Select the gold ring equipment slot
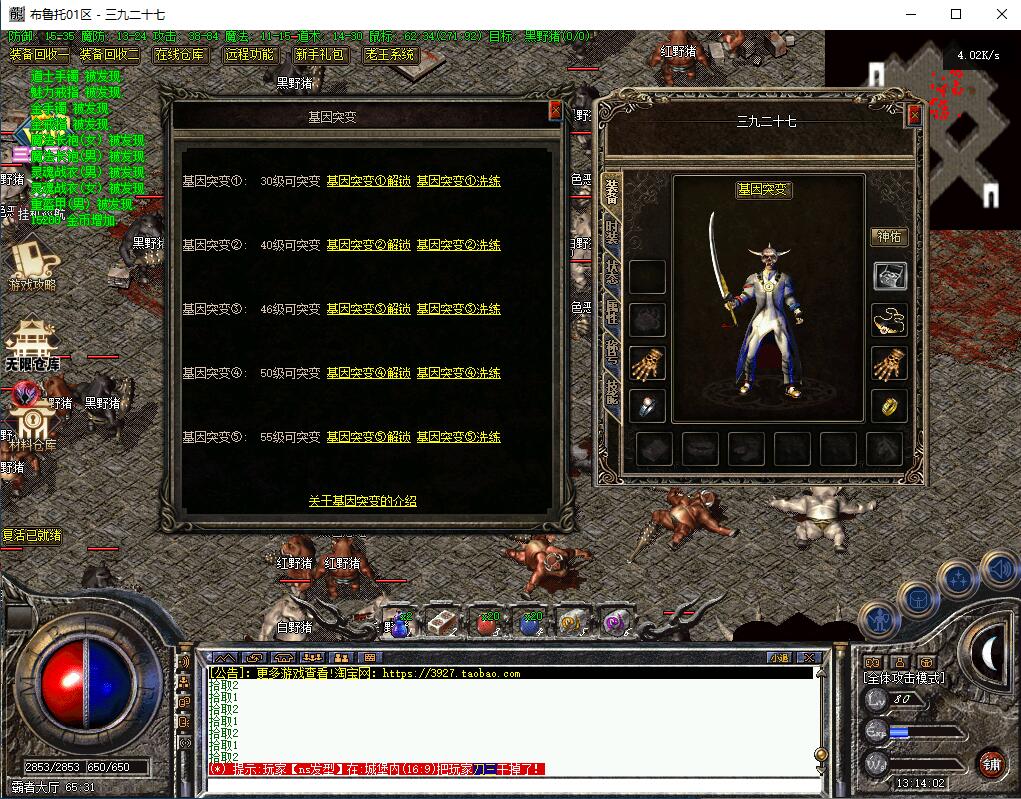This screenshot has height=799, width=1021. click(x=889, y=405)
